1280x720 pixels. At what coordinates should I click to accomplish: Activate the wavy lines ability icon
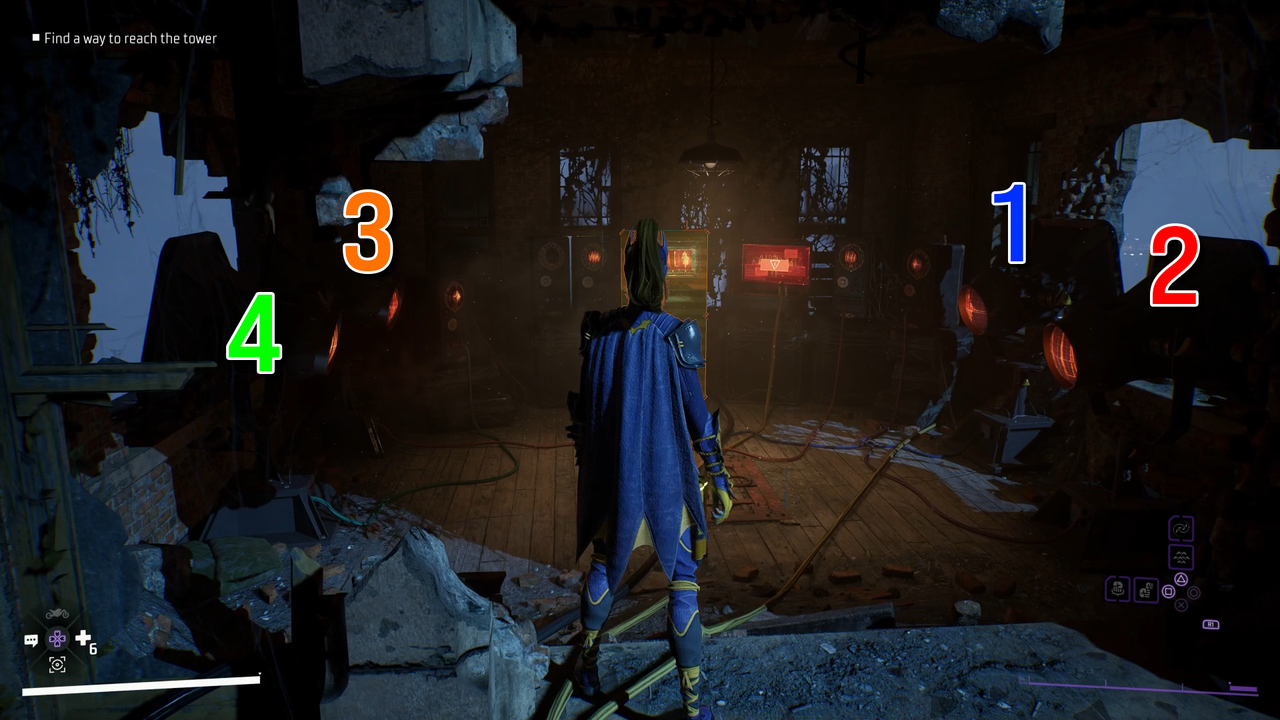click(x=1181, y=557)
